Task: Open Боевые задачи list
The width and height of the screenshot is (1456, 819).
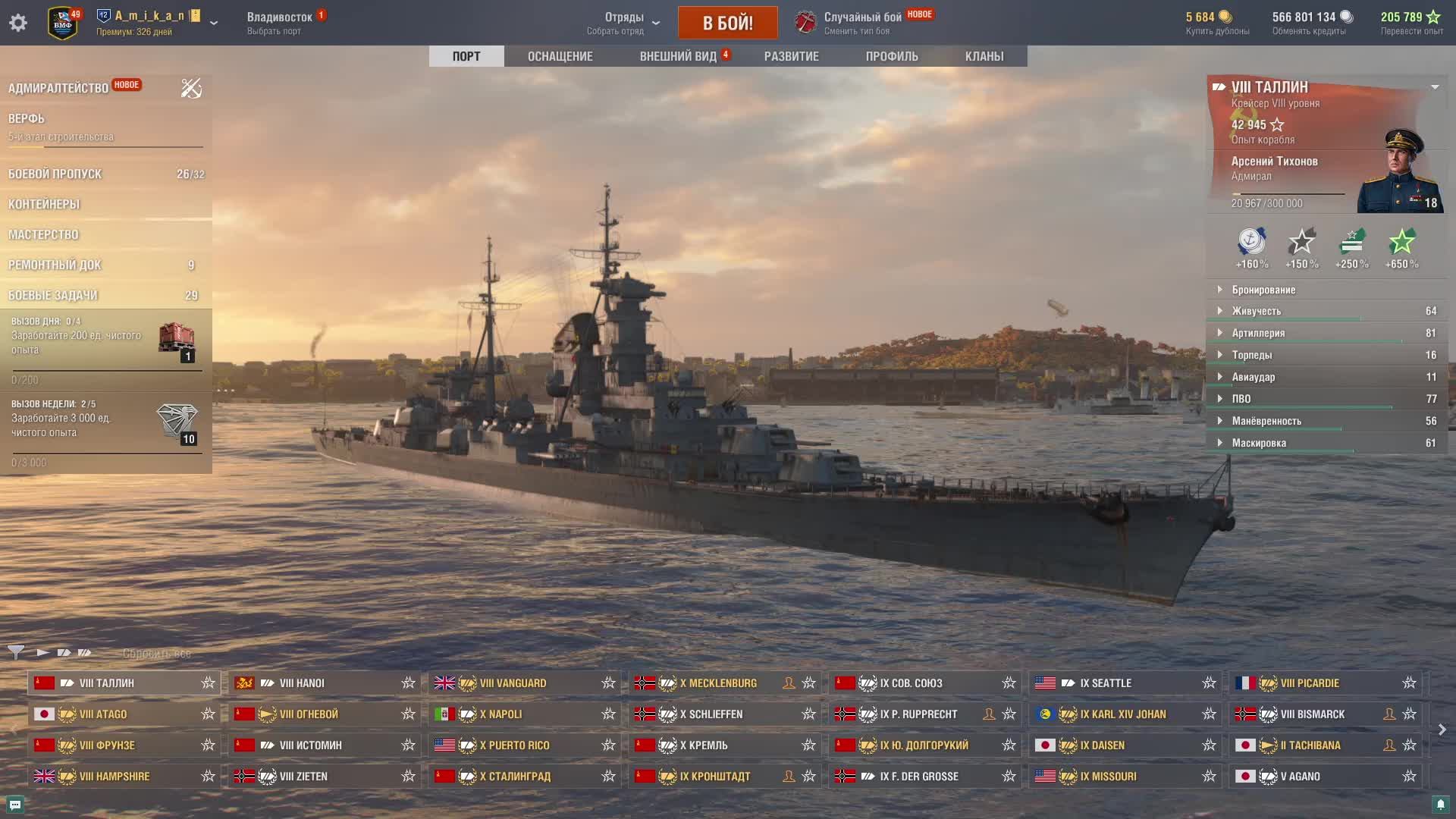Action: (x=53, y=295)
